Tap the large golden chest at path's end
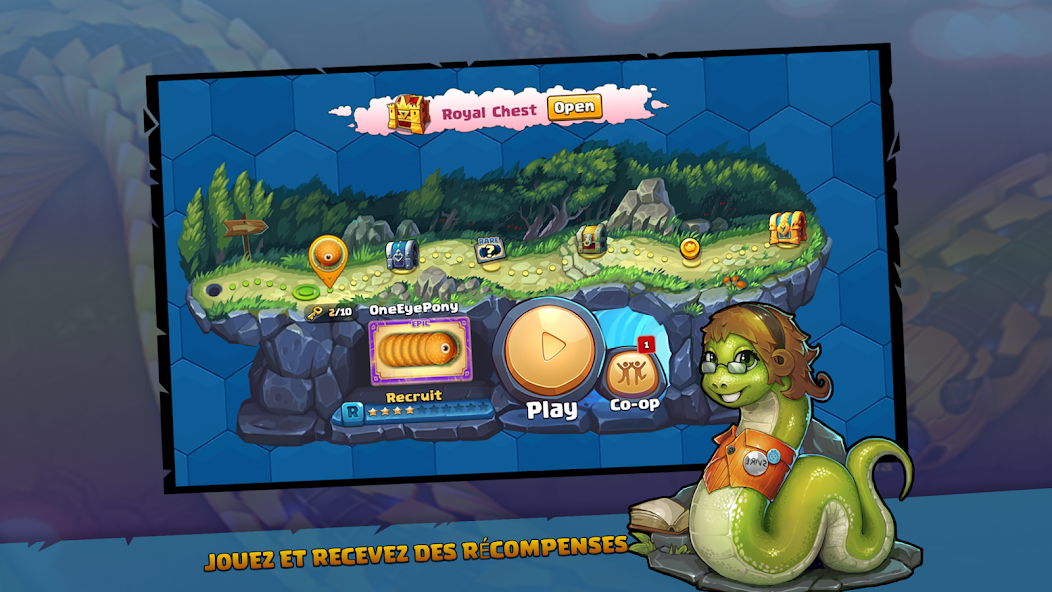The height and width of the screenshot is (592, 1052). point(787,229)
